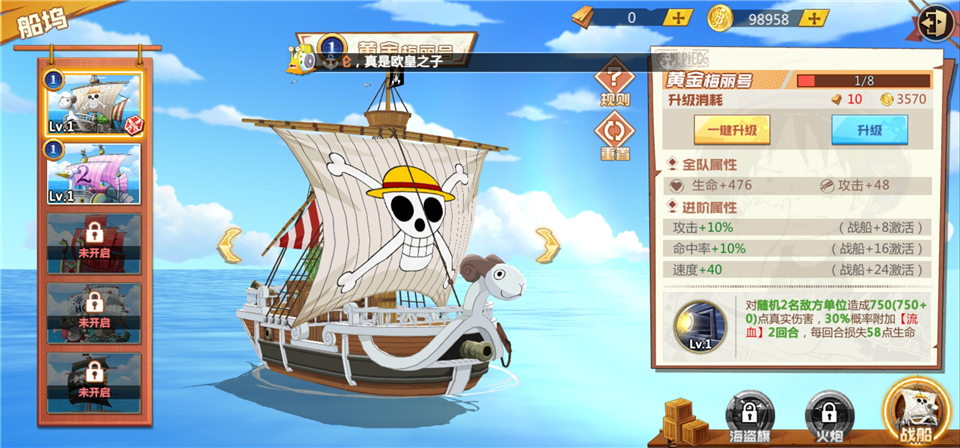Add more gold coins with plus button

817,18
